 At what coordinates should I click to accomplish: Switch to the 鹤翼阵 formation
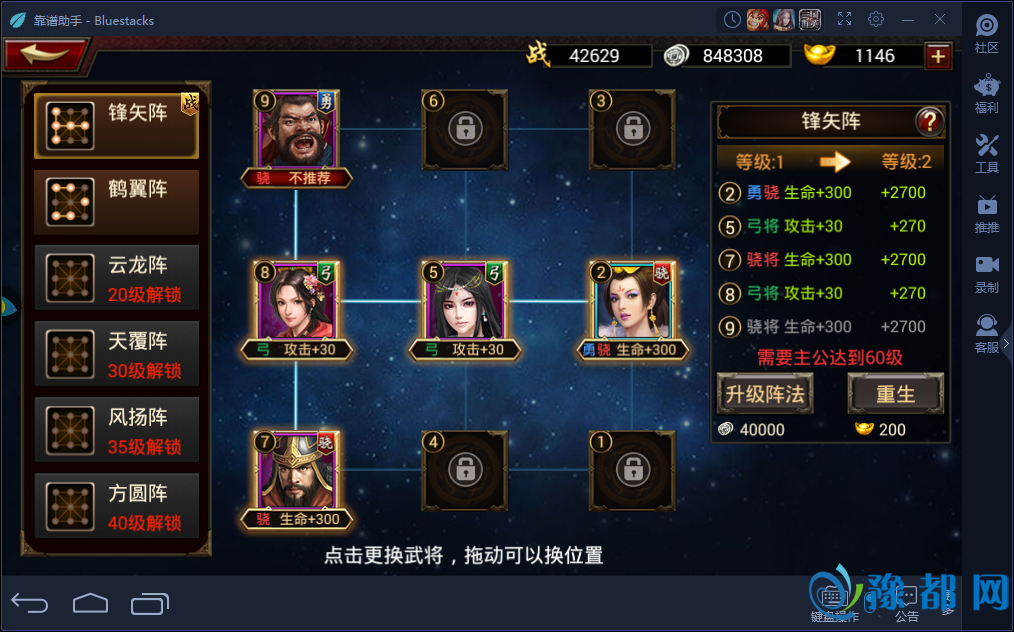point(116,201)
